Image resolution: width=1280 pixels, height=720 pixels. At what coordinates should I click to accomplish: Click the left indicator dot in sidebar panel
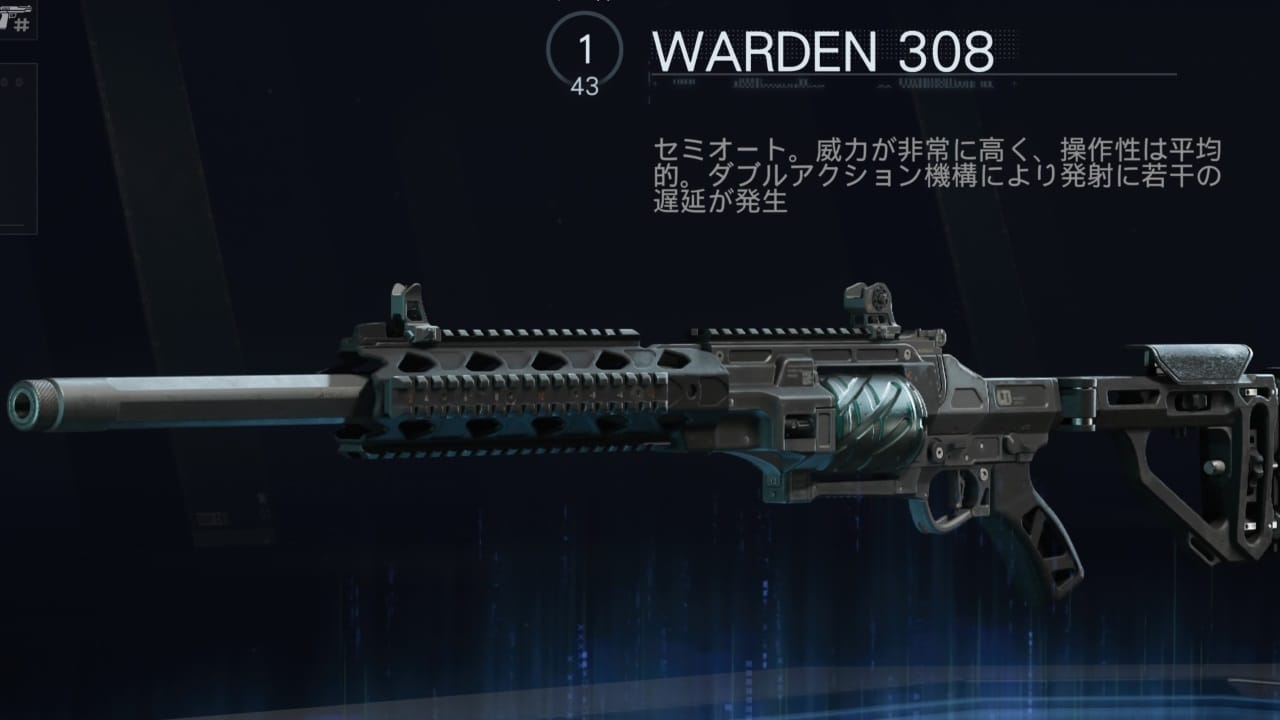(5, 81)
